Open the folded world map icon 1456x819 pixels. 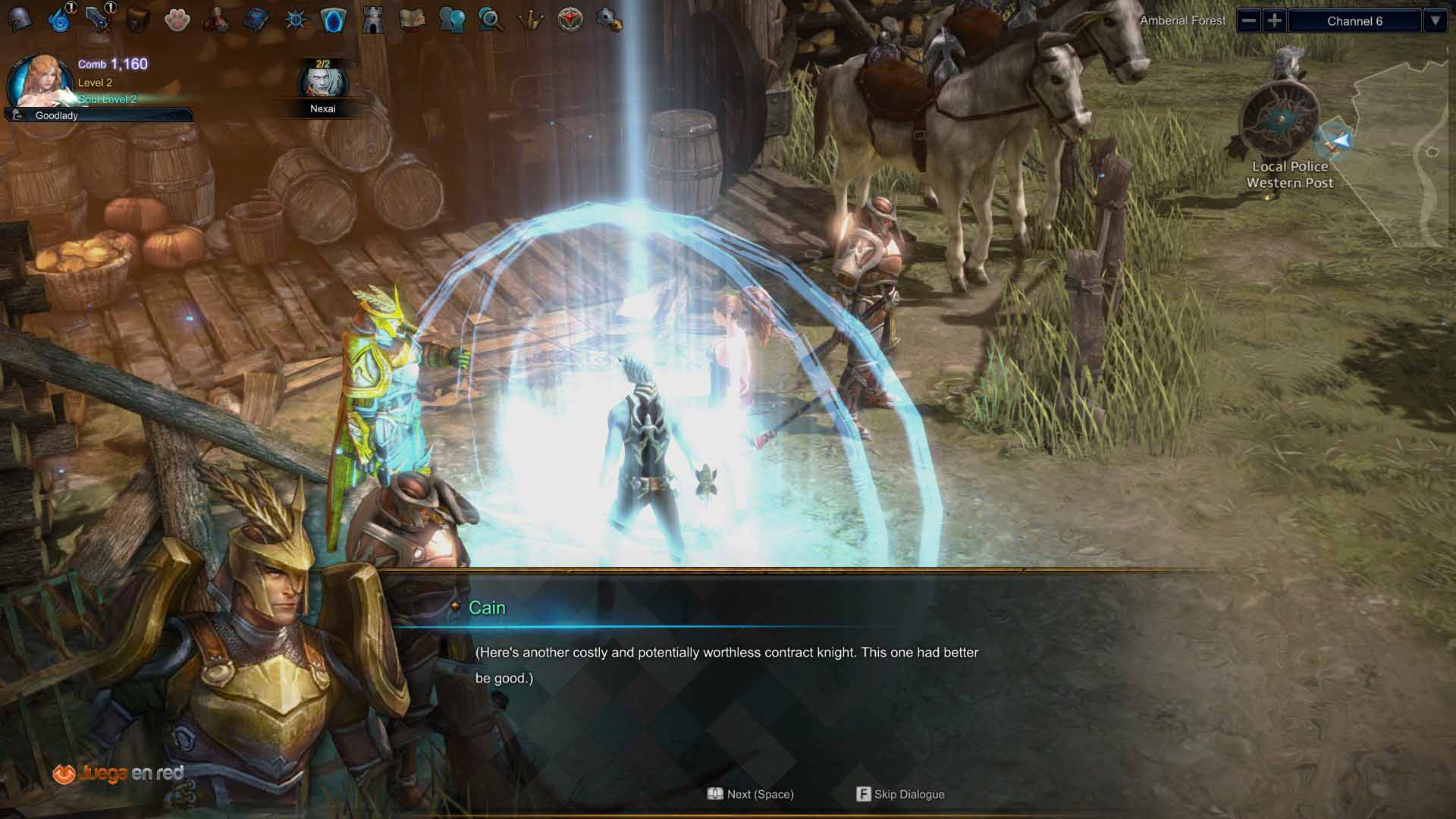(x=413, y=20)
